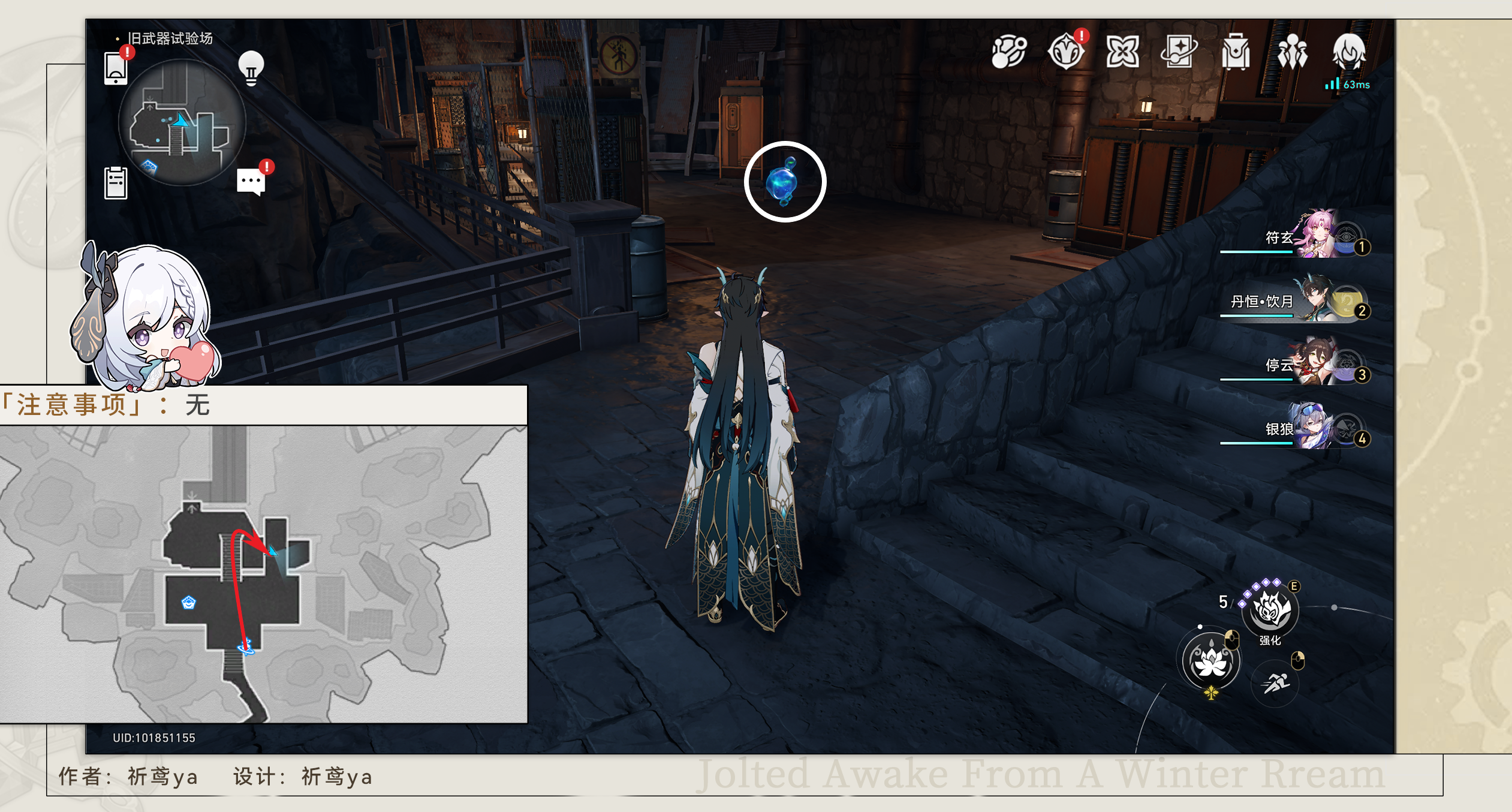Click the guide route map thumbnail
The width and height of the screenshot is (1512, 812).
(263, 573)
